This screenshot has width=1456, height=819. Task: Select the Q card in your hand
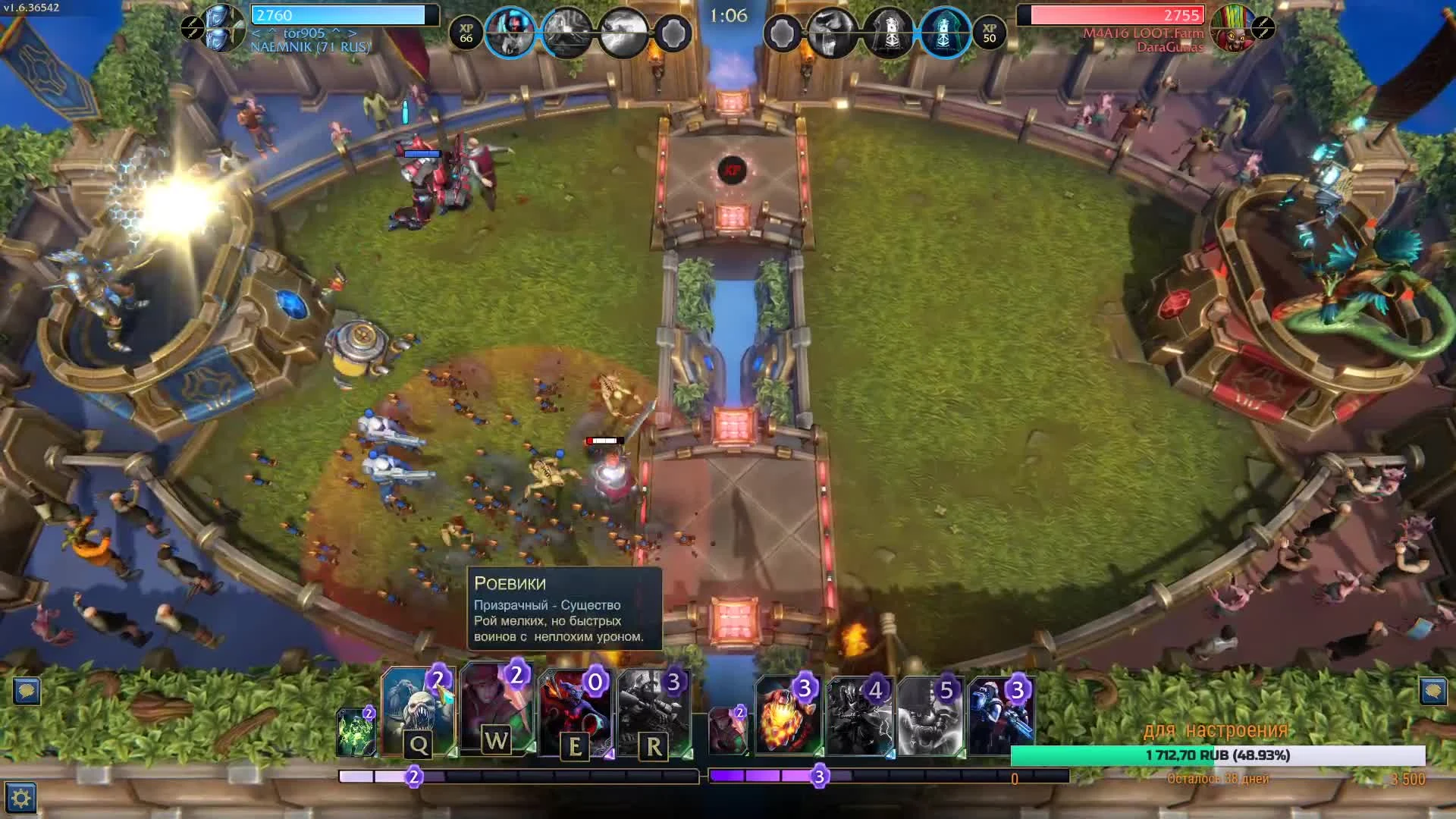(x=421, y=713)
